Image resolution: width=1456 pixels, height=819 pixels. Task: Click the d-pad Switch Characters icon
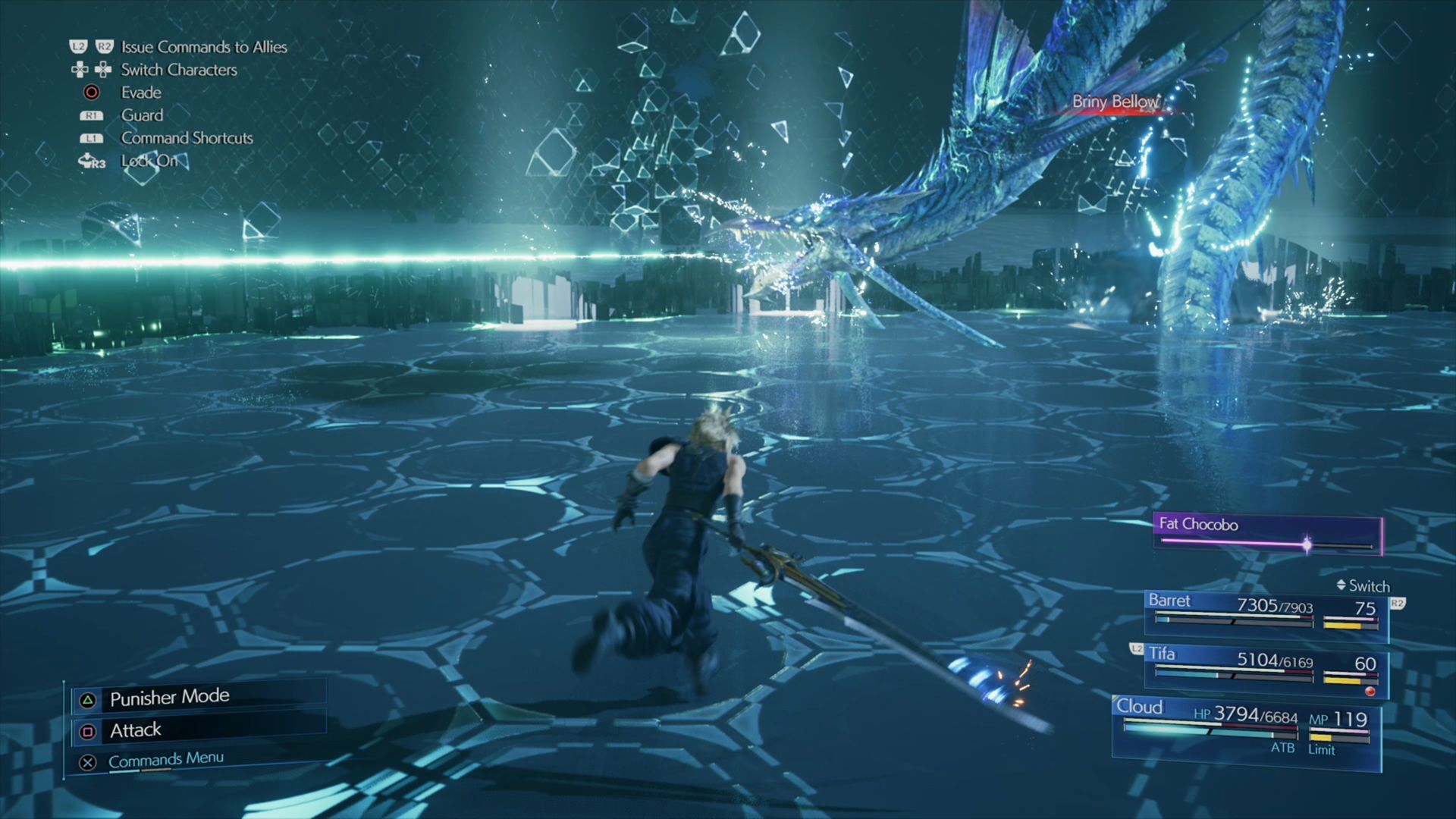coord(91,70)
